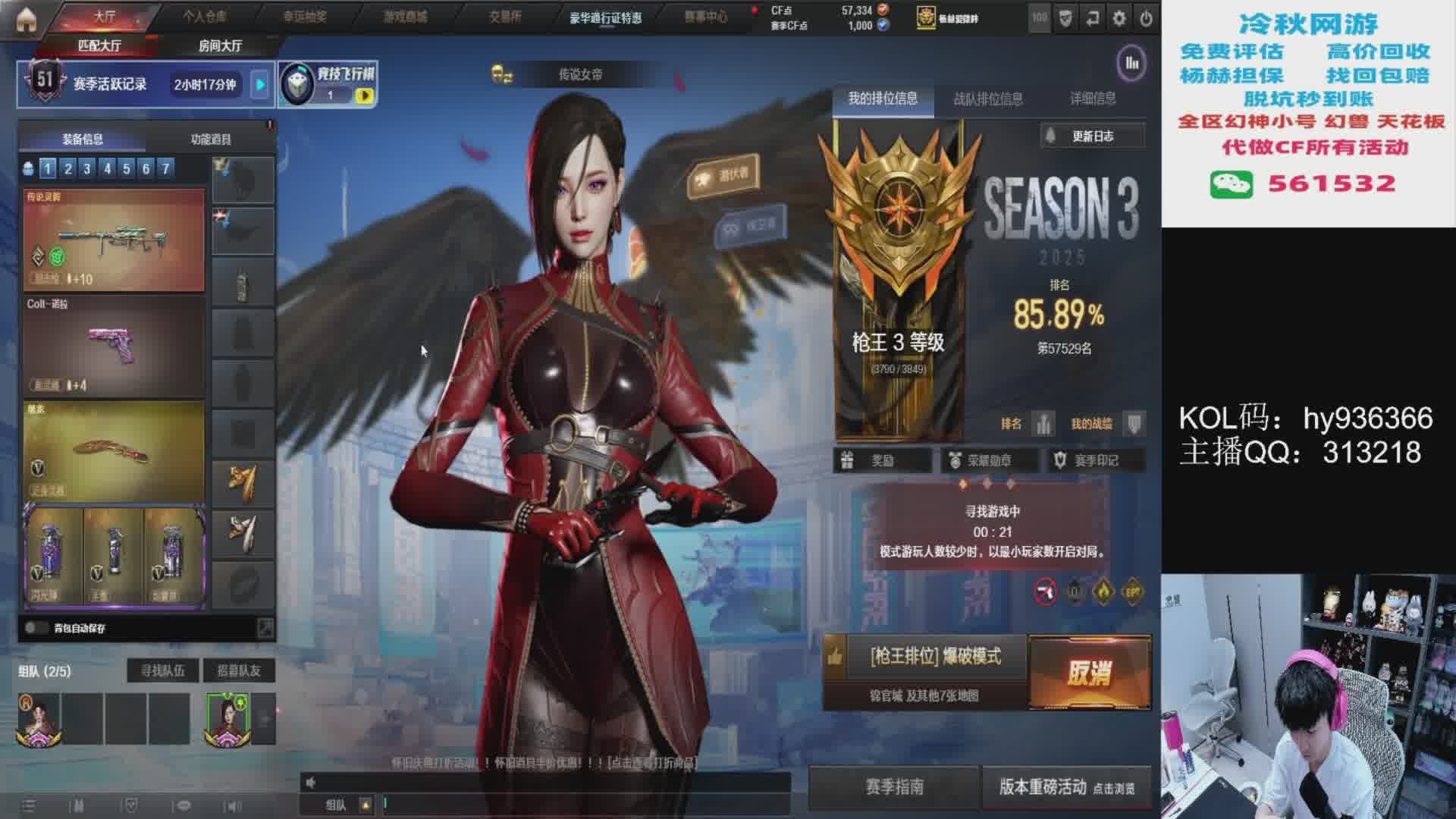Select the melee knife weapon slot

(x=114, y=450)
